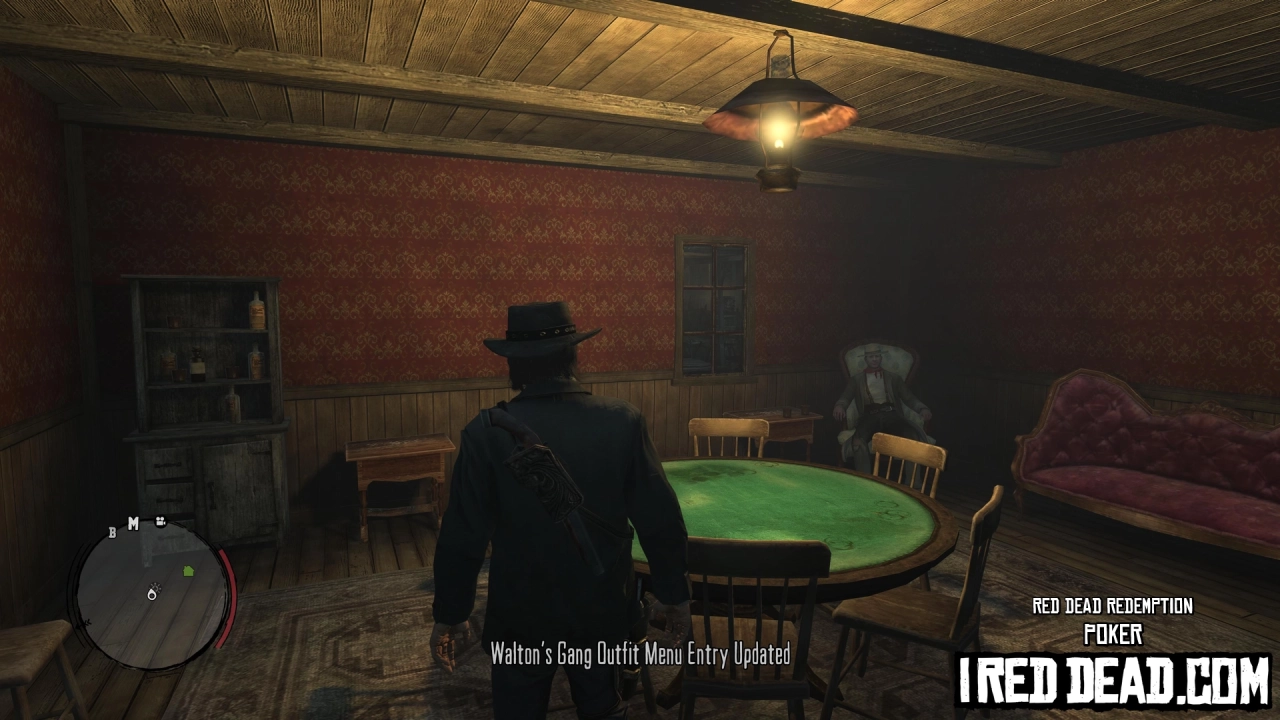Screen dimensions: 1280x720
Task: Click the small arrow marker on the minimap's left edge
Action: (87, 621)
